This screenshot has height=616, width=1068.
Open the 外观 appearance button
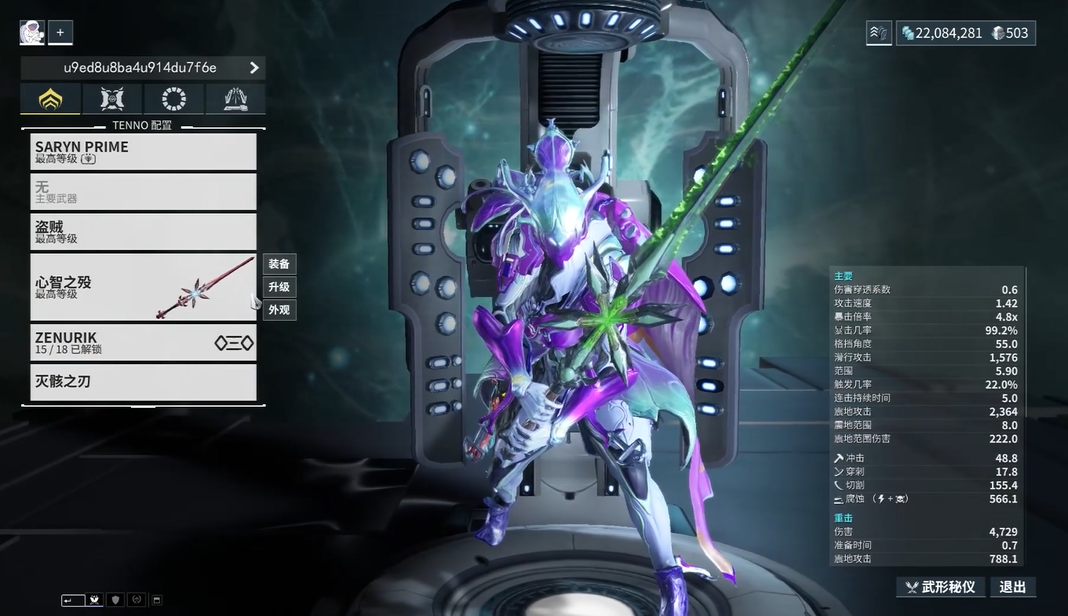279,310
